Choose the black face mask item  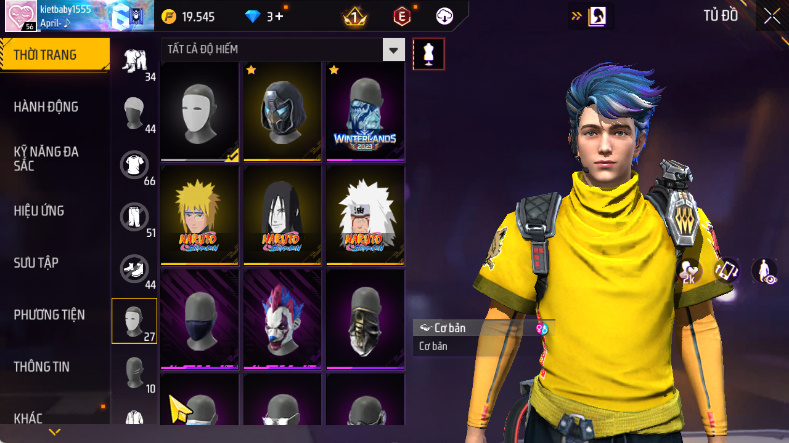tap(199, 317)
